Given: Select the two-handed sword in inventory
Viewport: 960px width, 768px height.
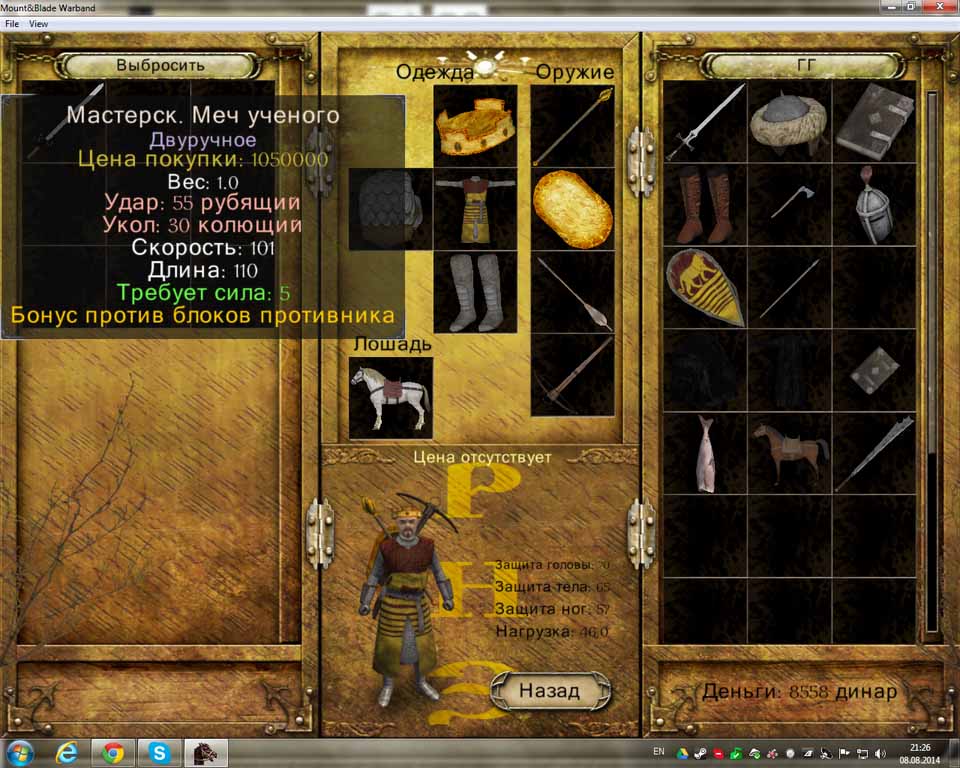Looking at the screenshot, I should pos(705,122).
